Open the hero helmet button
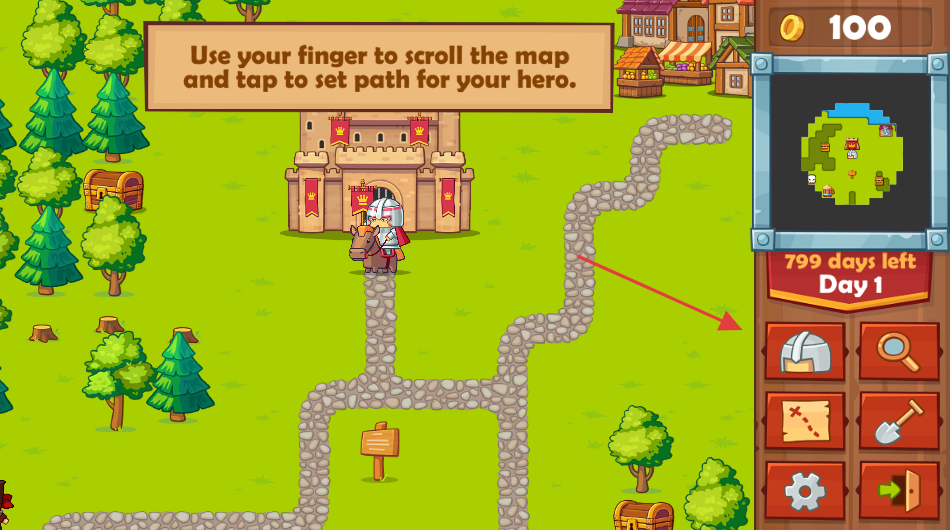 (805, 351)
